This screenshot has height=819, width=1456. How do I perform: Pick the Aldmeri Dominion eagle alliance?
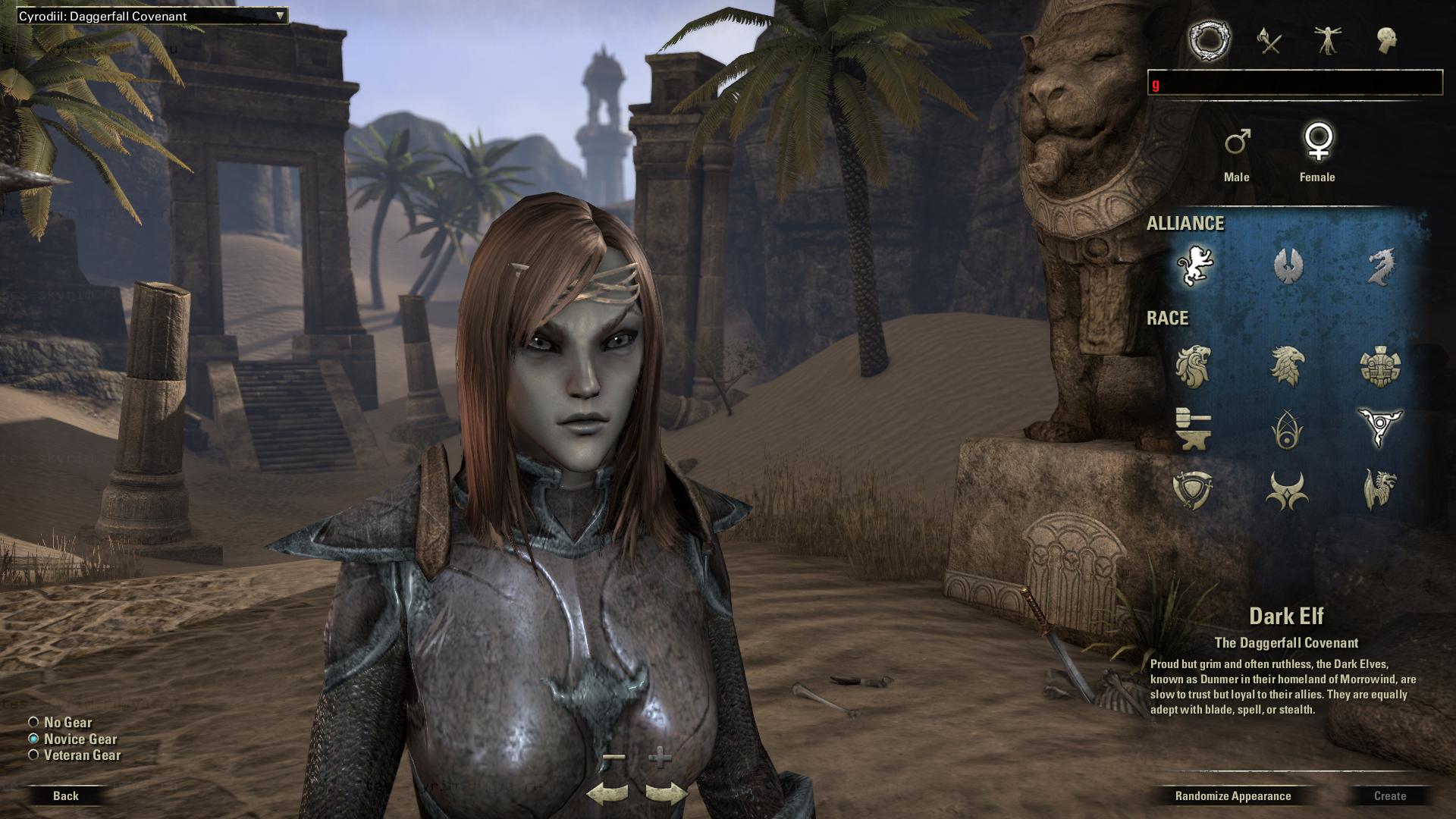point(1287,265)
